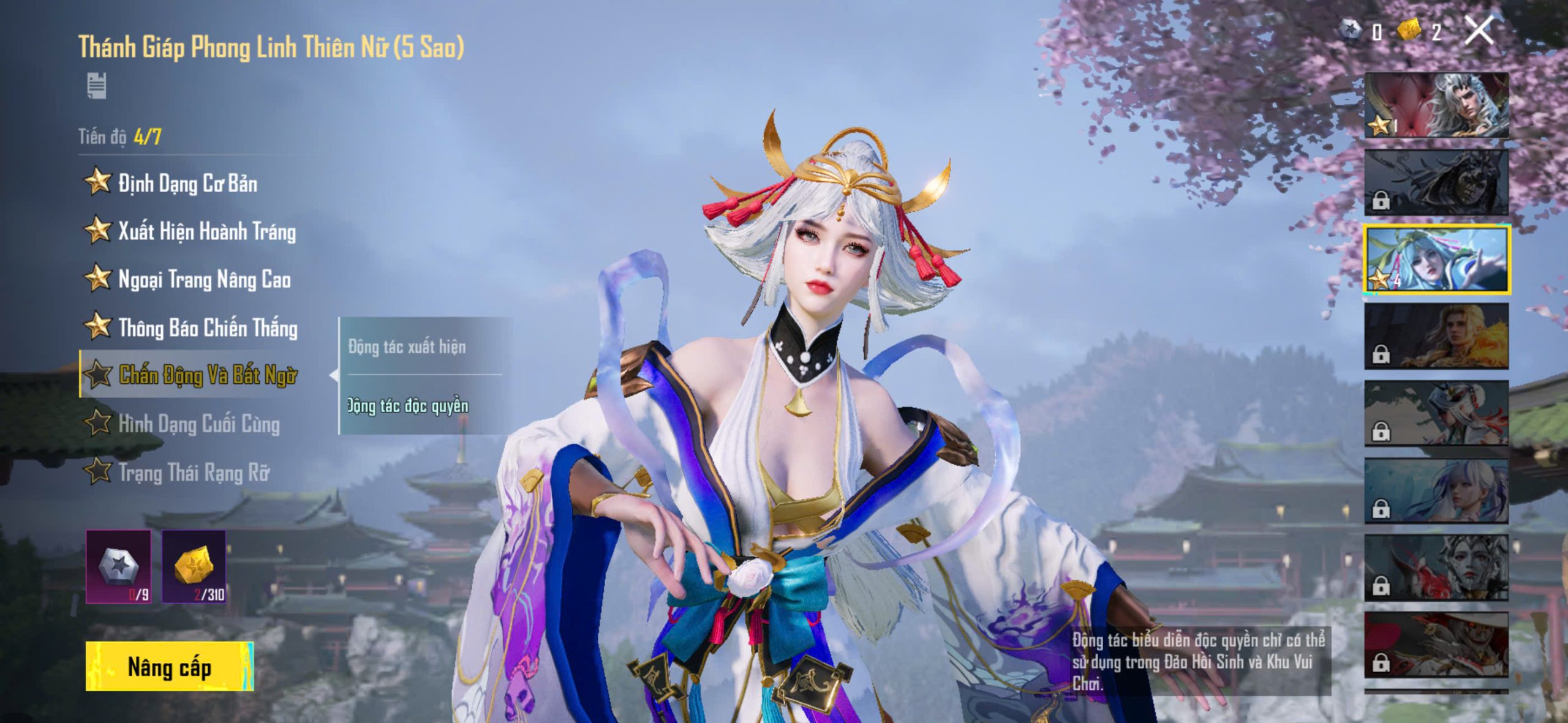The width and height of the screenshot is (1568, 723).
Task: Select the locked dark hooded outfit thumbnail
Action: click(1436, 182)
